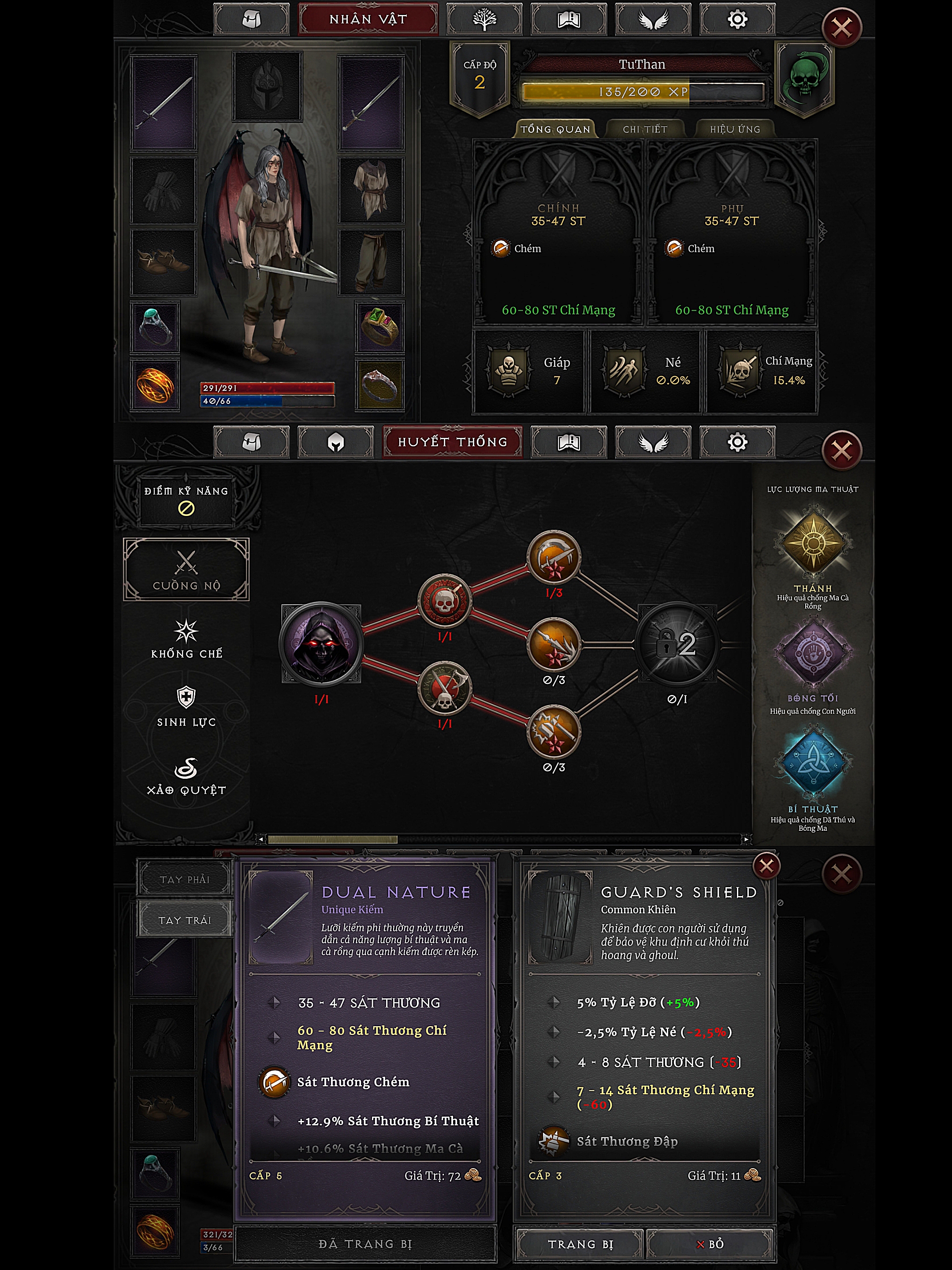Equip the Guard's Shield with Trang Bị
This screenshot has height=1270, width=952.
(x=580, y=1244)
